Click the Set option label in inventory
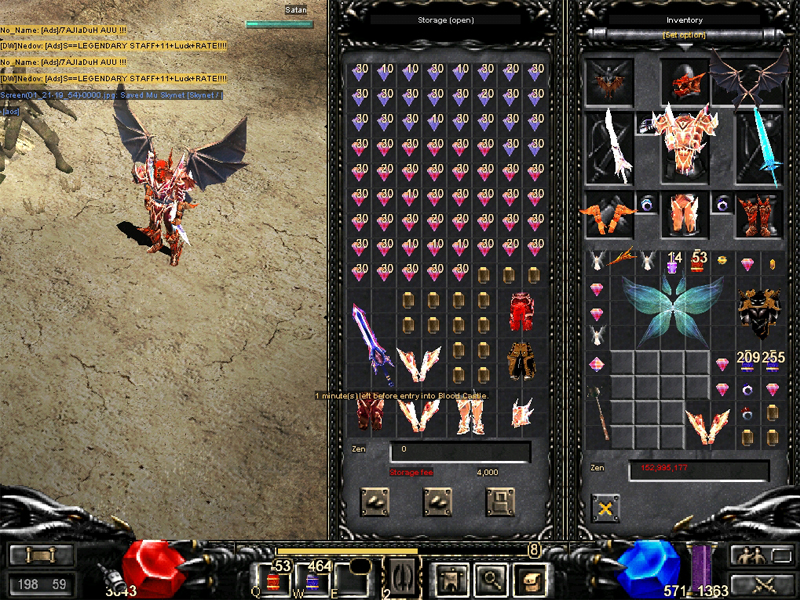800x600 pixels. point(684,36)
